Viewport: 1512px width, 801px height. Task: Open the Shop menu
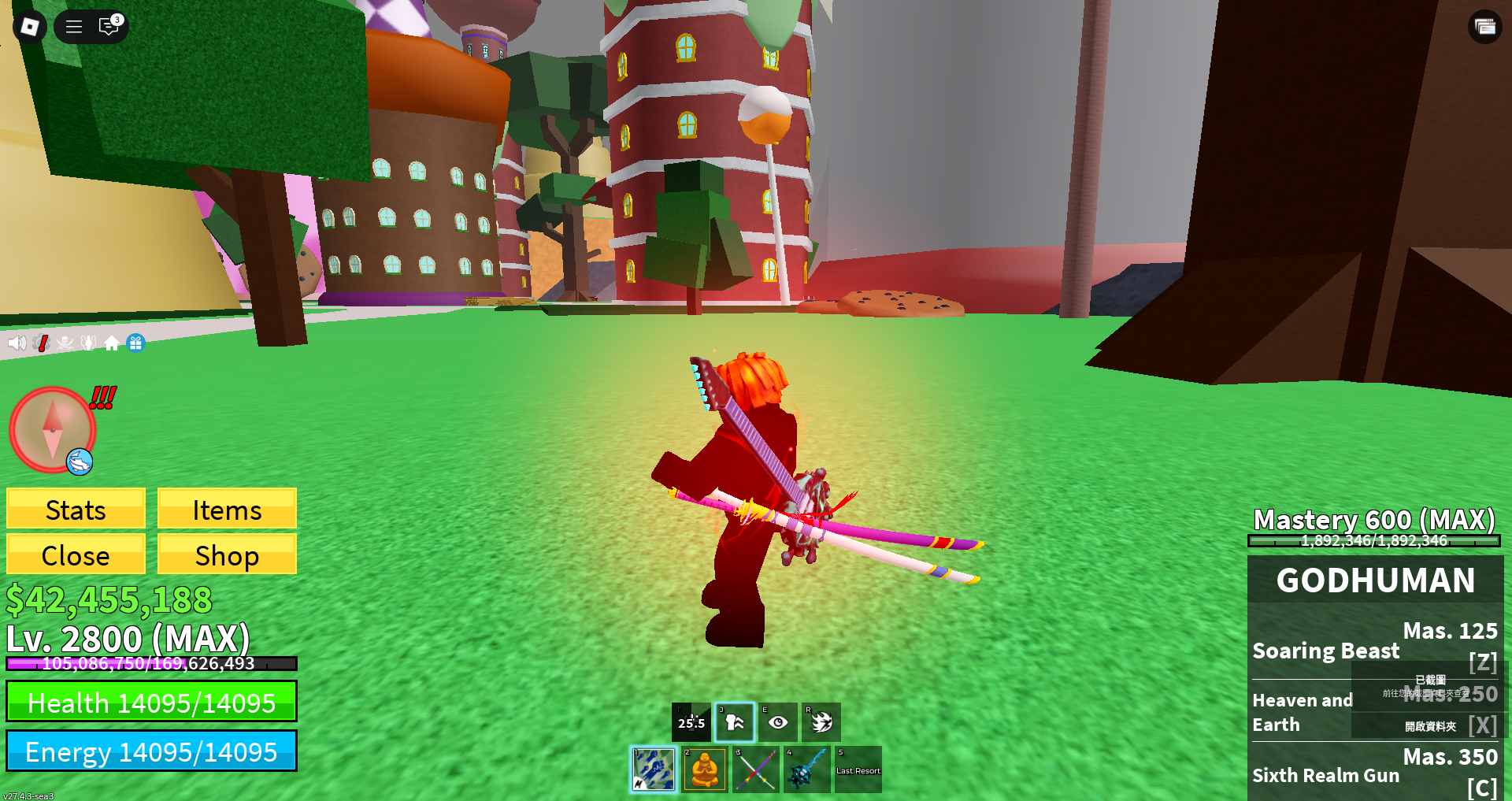pos(227,555)
